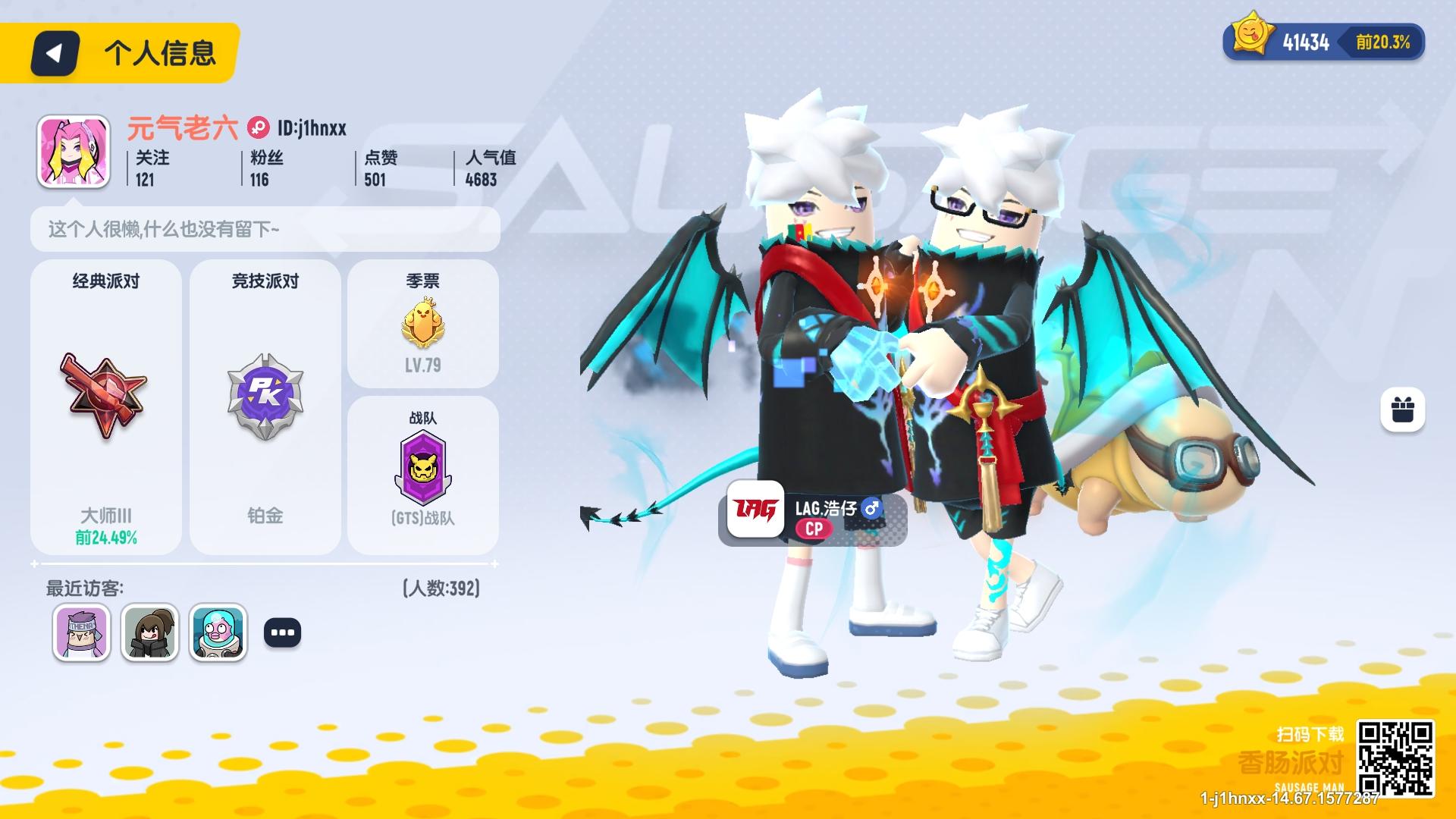Select the first recent visitor avatar

(81, 632)
